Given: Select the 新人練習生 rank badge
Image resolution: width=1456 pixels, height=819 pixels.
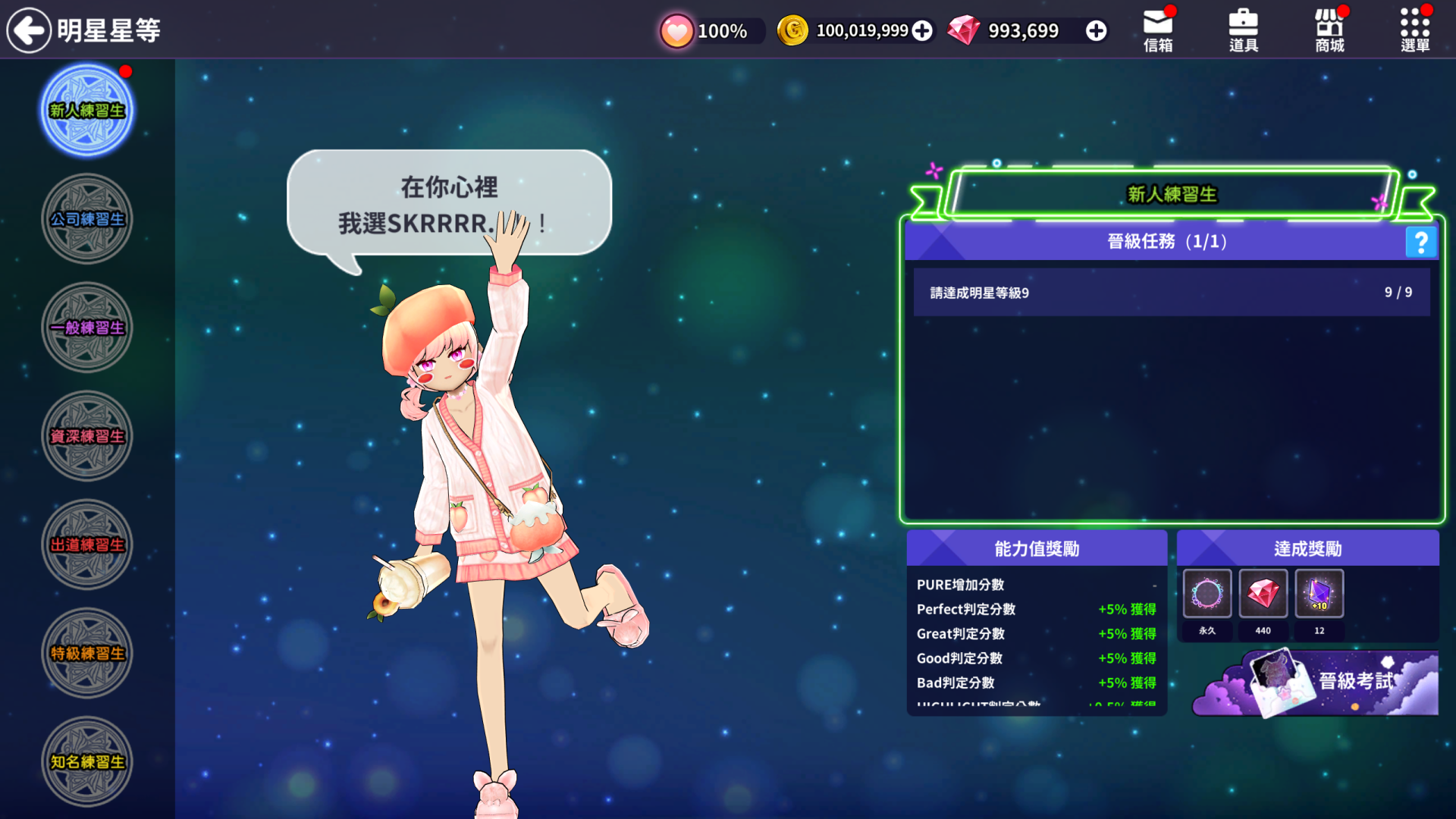Looking at the screenshot, I should coord(87,111).
